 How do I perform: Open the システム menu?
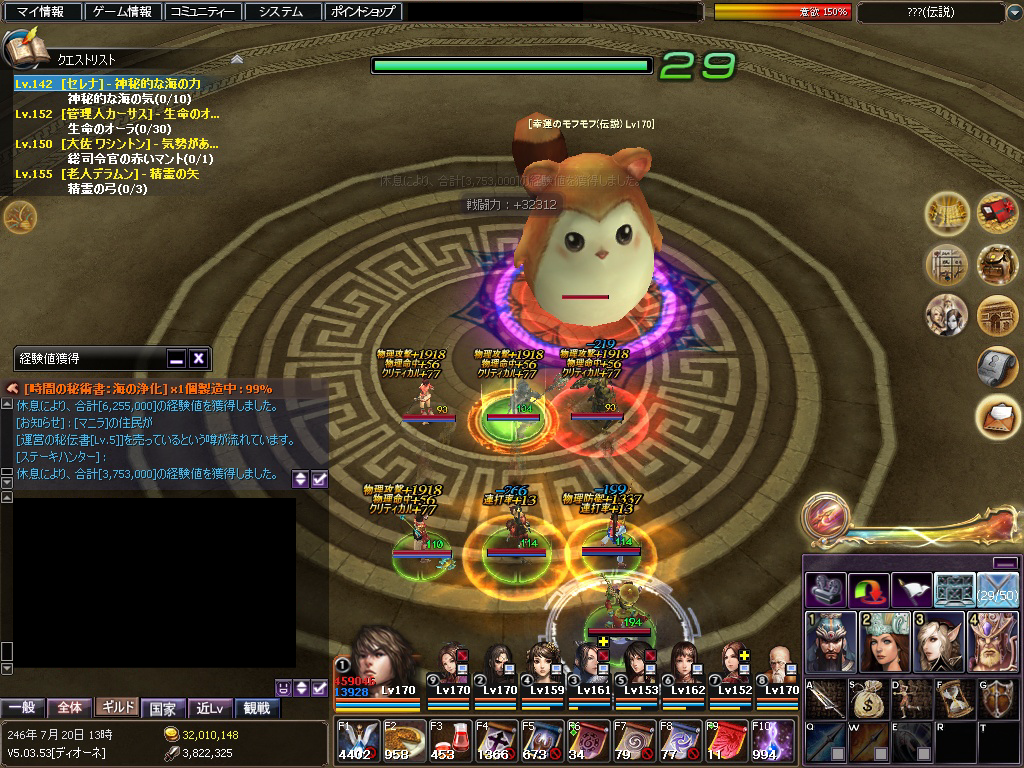click(281, 12)
